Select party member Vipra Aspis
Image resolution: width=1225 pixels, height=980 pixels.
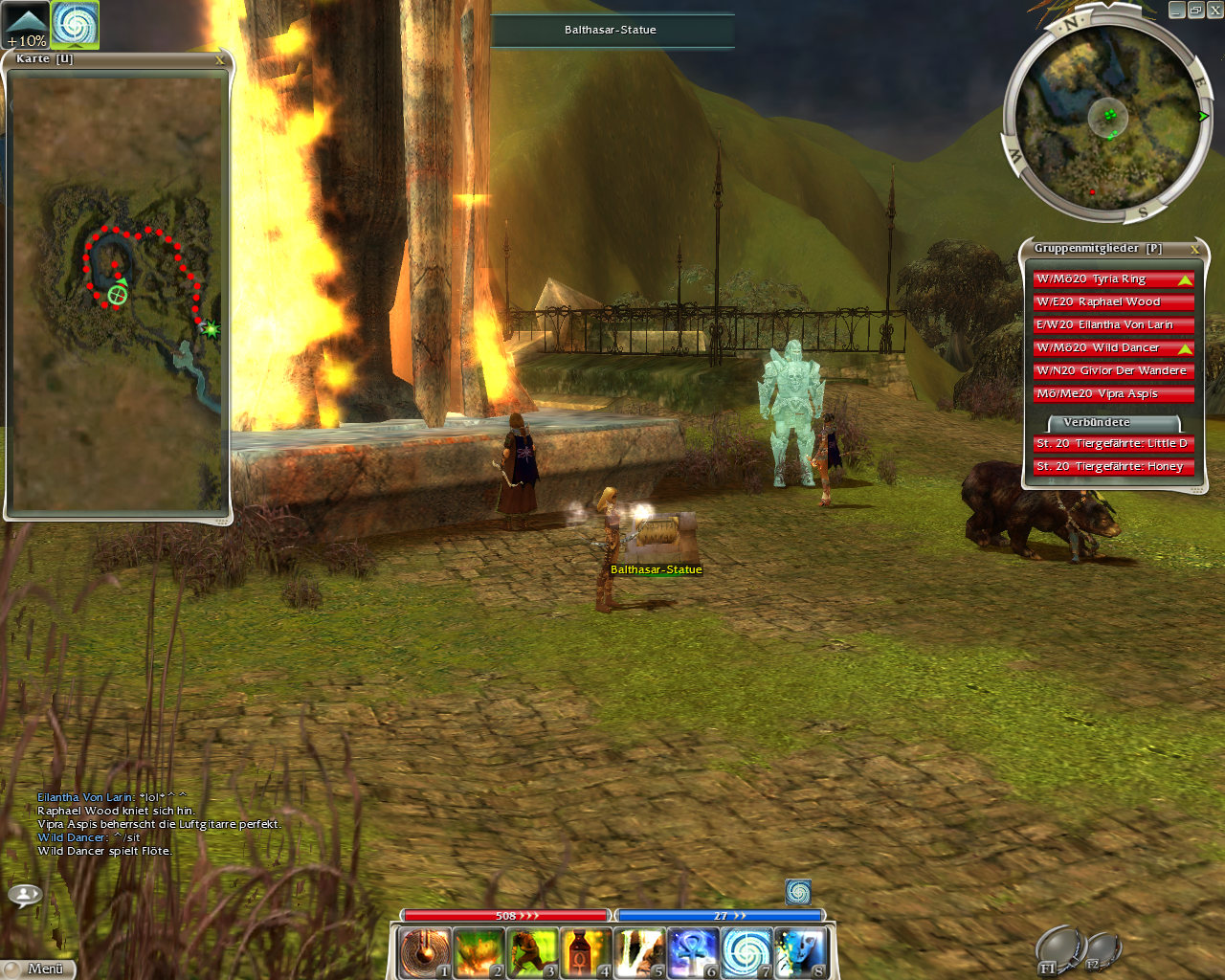(1113, 394)
